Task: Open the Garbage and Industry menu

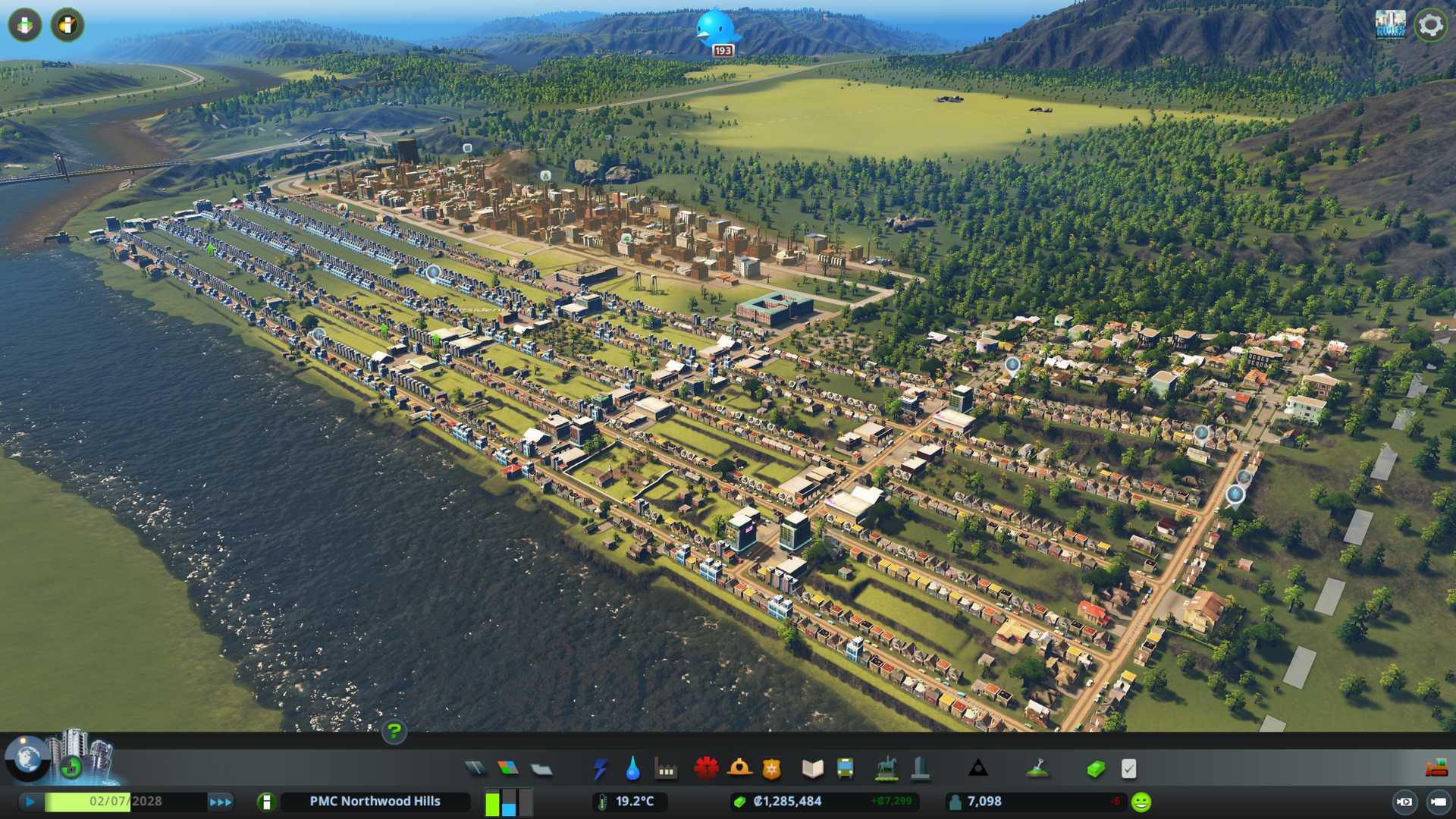Action: tap(666, 769)
